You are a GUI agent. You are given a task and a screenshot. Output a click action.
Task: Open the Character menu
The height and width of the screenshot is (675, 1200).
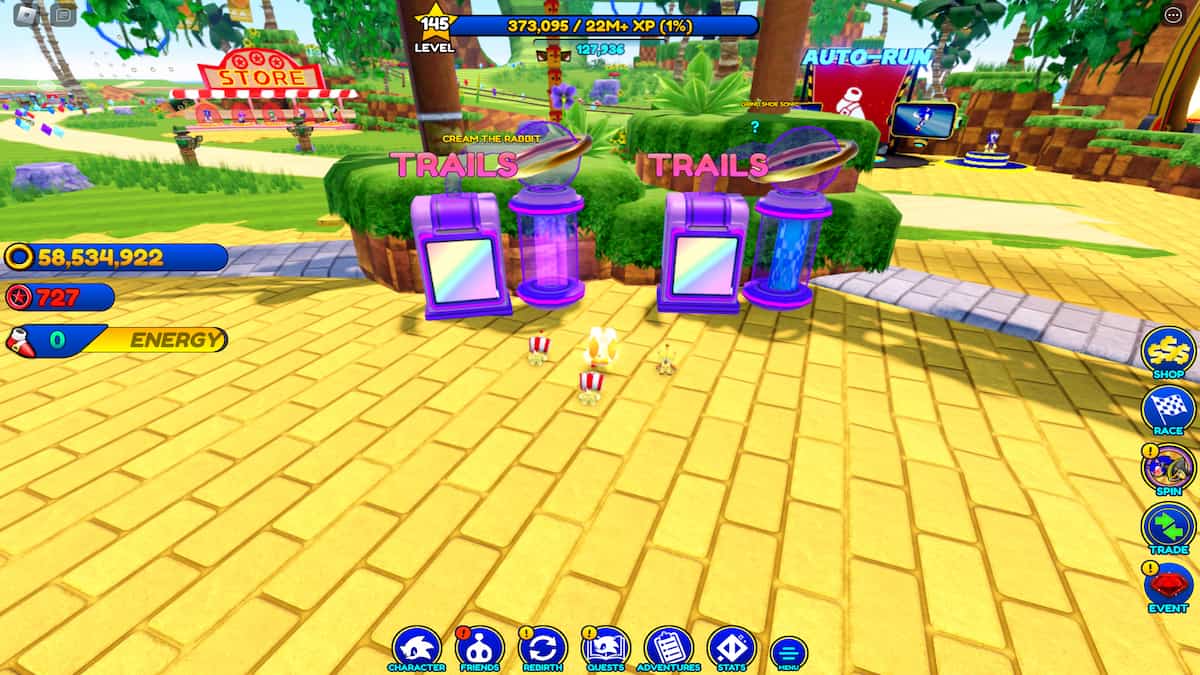point(417,647)
